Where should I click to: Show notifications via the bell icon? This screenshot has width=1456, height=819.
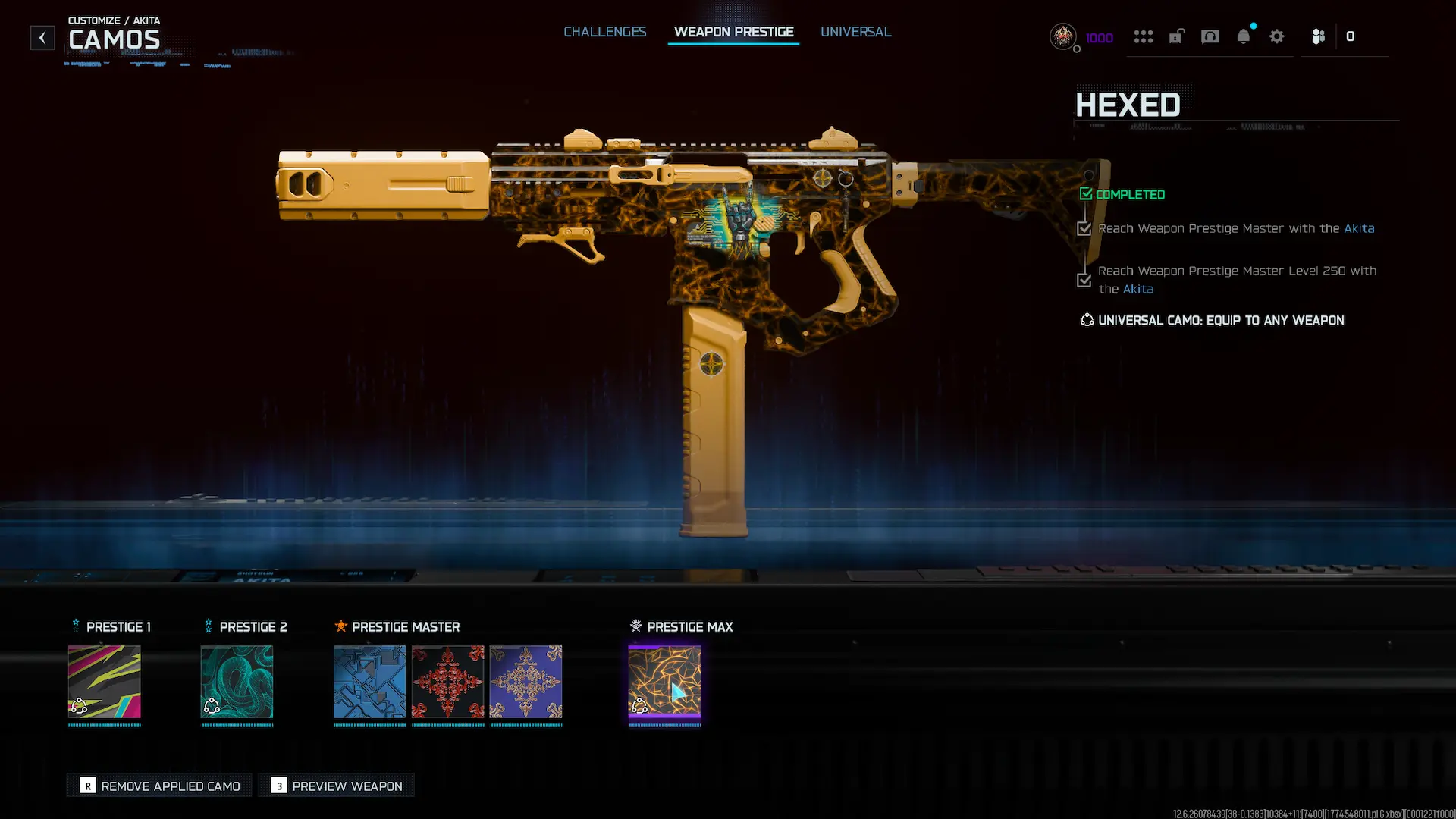coord(1244,36)
